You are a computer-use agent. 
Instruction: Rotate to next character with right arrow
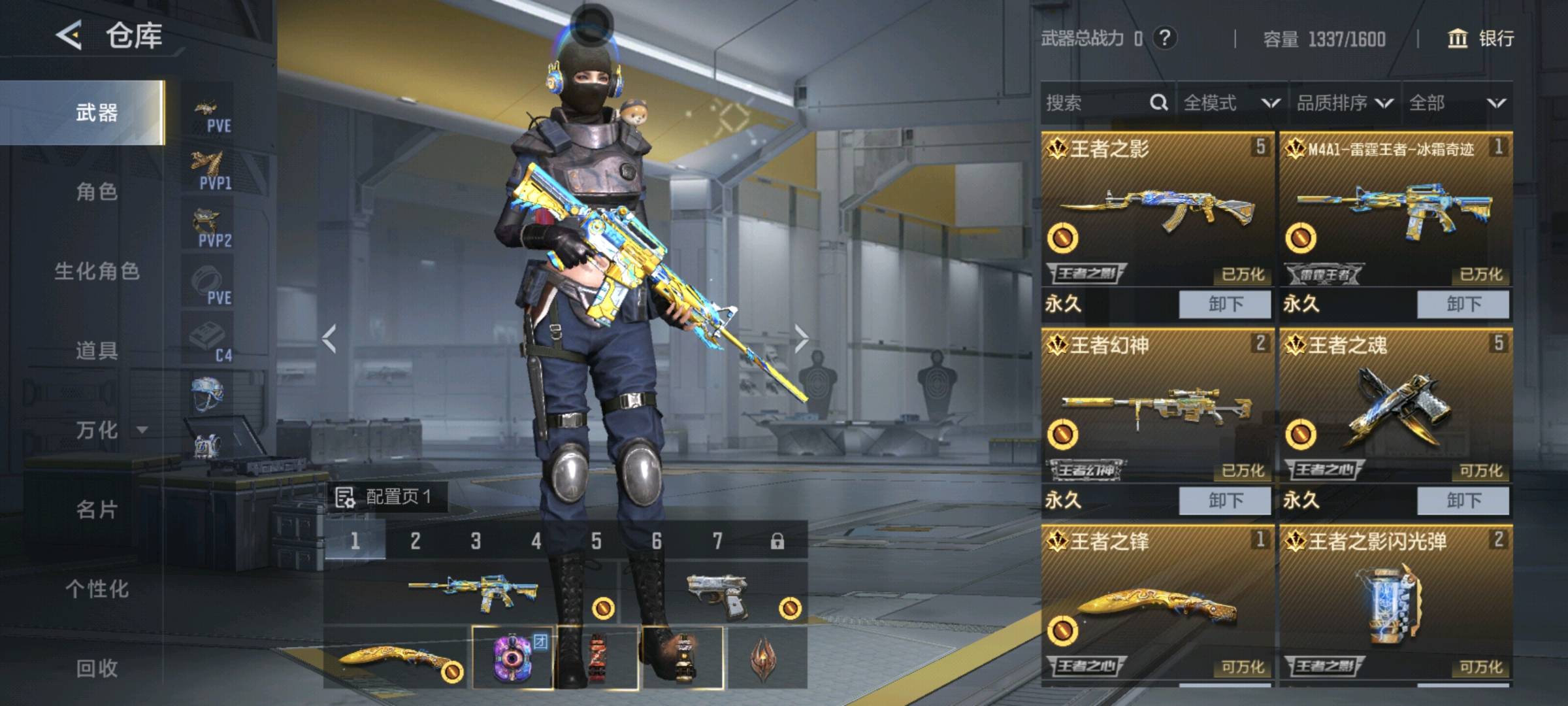click(801, 339)
